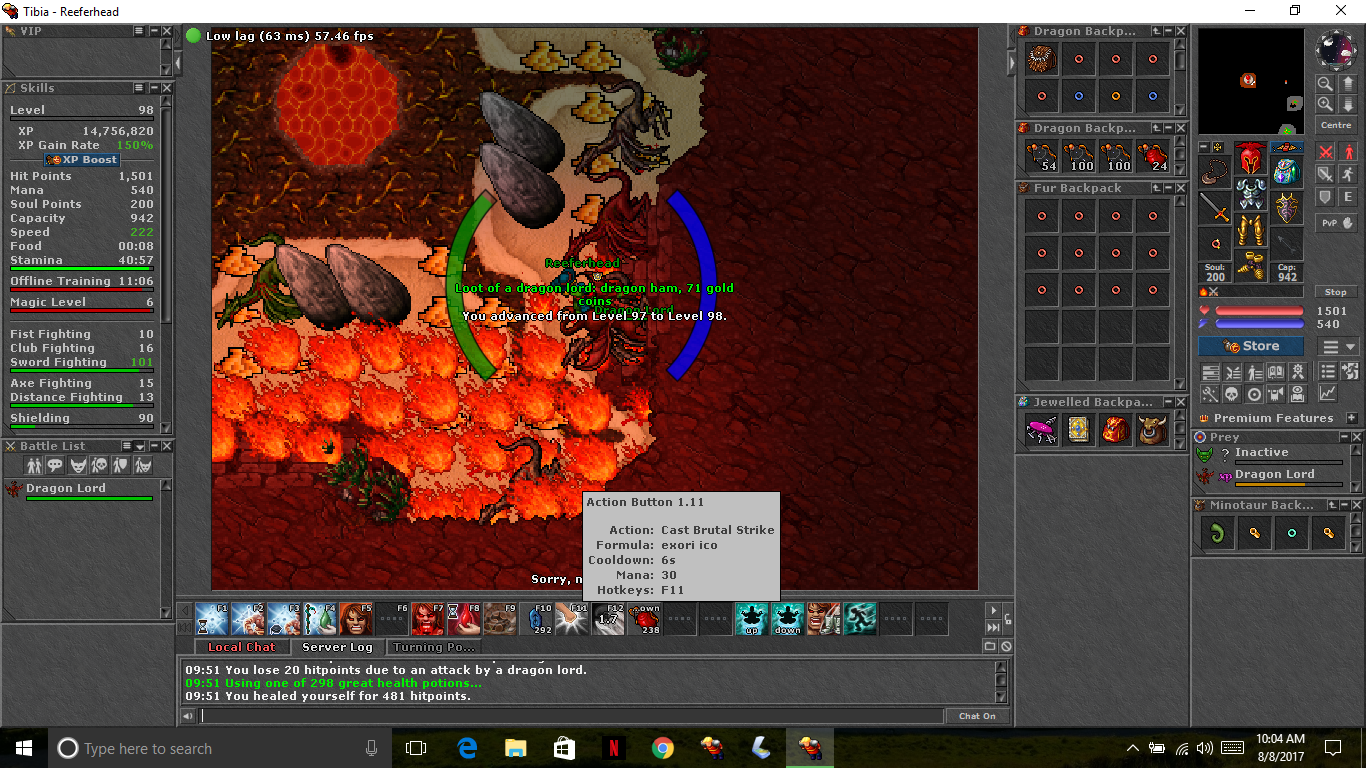Click the Centre minimap button
The width and height of the screenshot is (1366, 768).
(1336, 125)
